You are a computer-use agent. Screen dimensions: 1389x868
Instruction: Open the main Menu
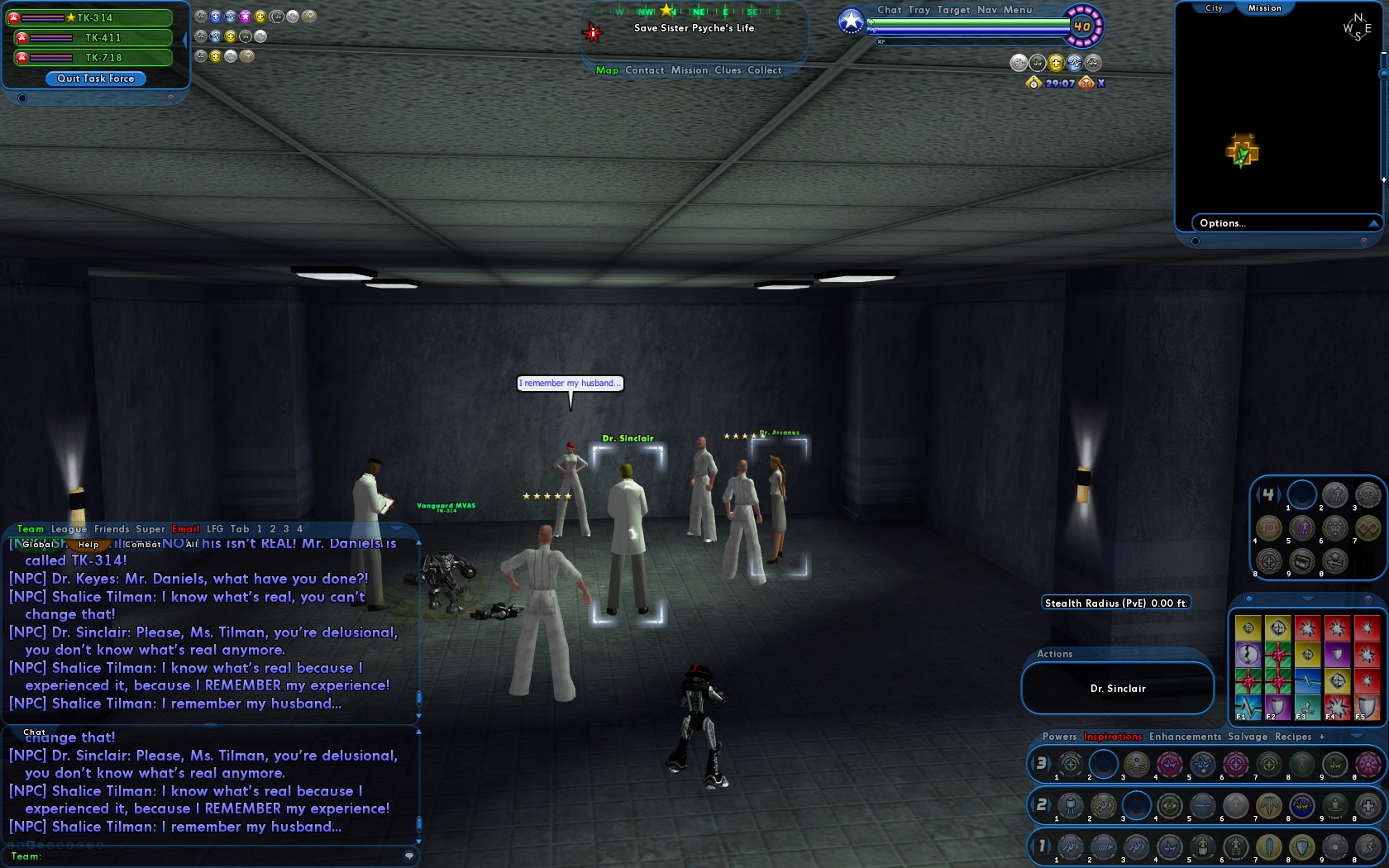pyautogui.click(x=1018, y=10)
